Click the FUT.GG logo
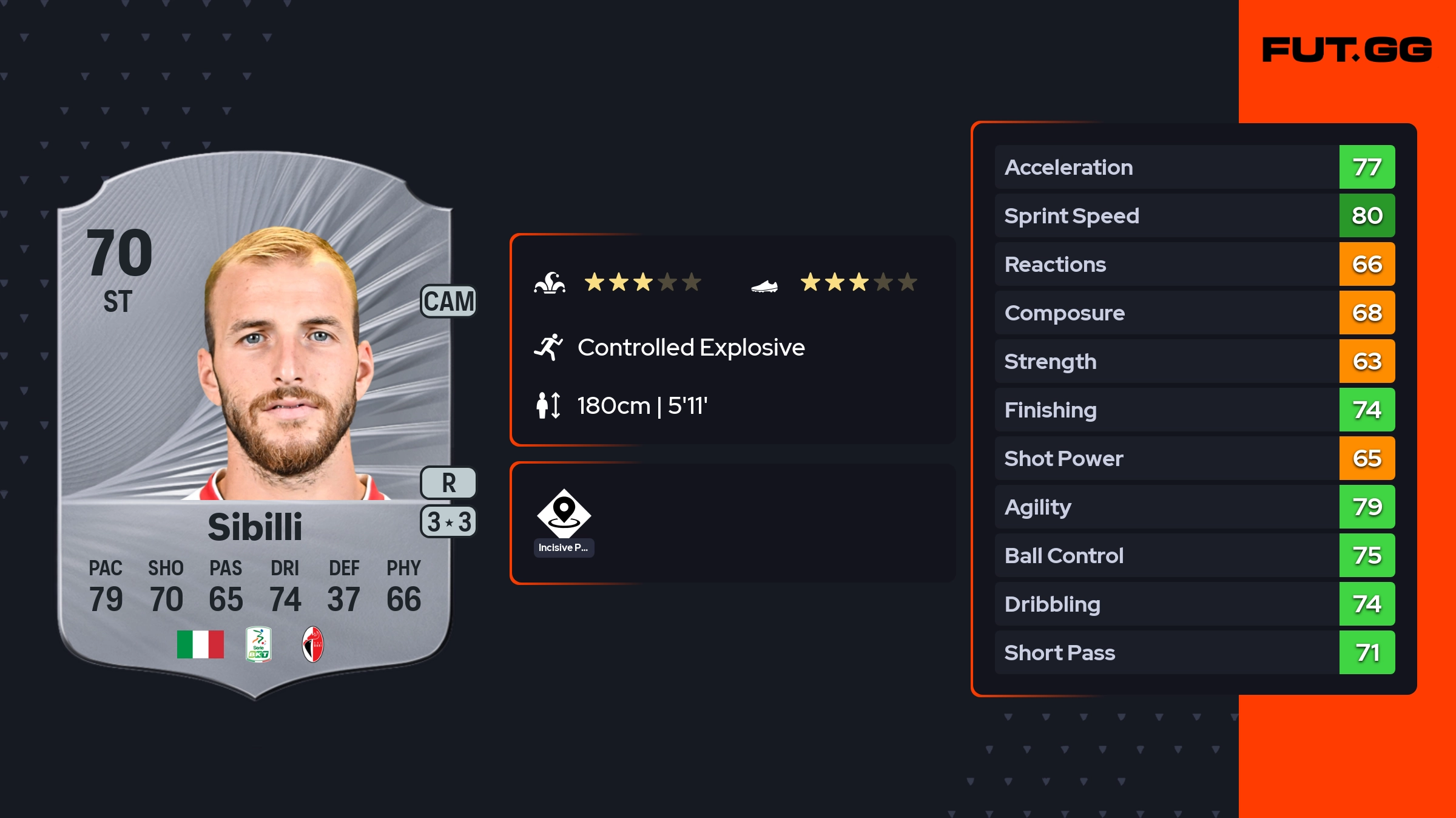Viewport: 1456px width, 818px height. point(1347,50)
